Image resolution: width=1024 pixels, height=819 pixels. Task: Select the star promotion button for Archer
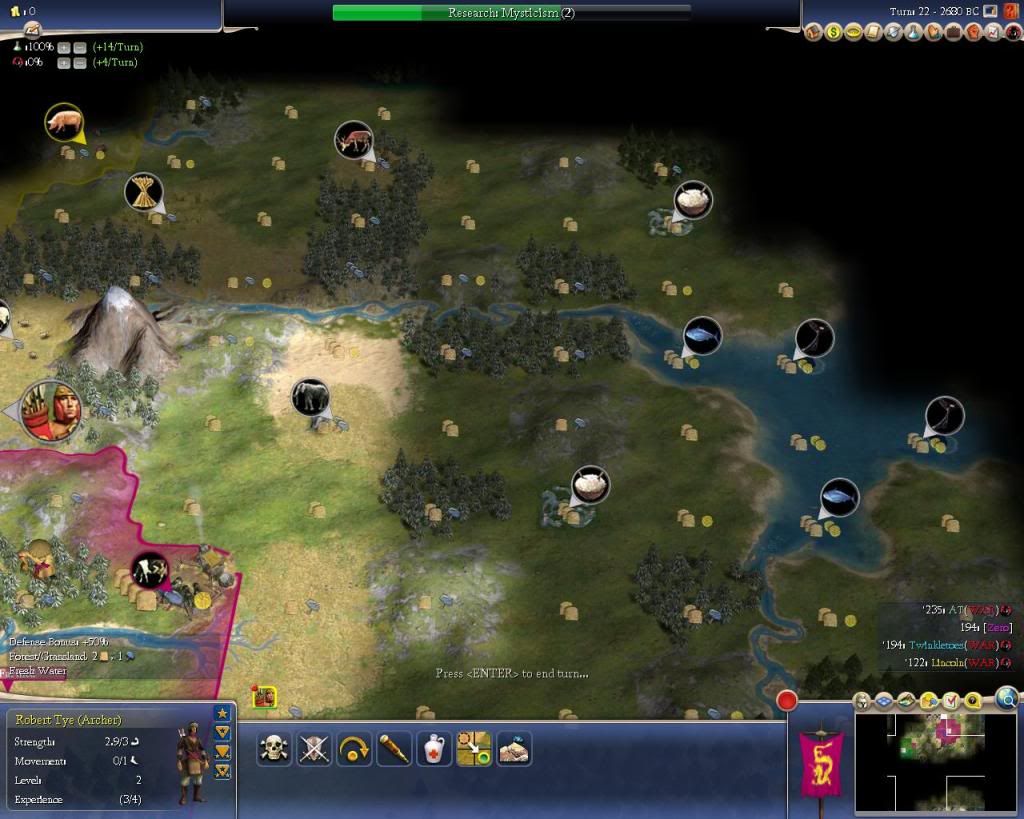222,713
